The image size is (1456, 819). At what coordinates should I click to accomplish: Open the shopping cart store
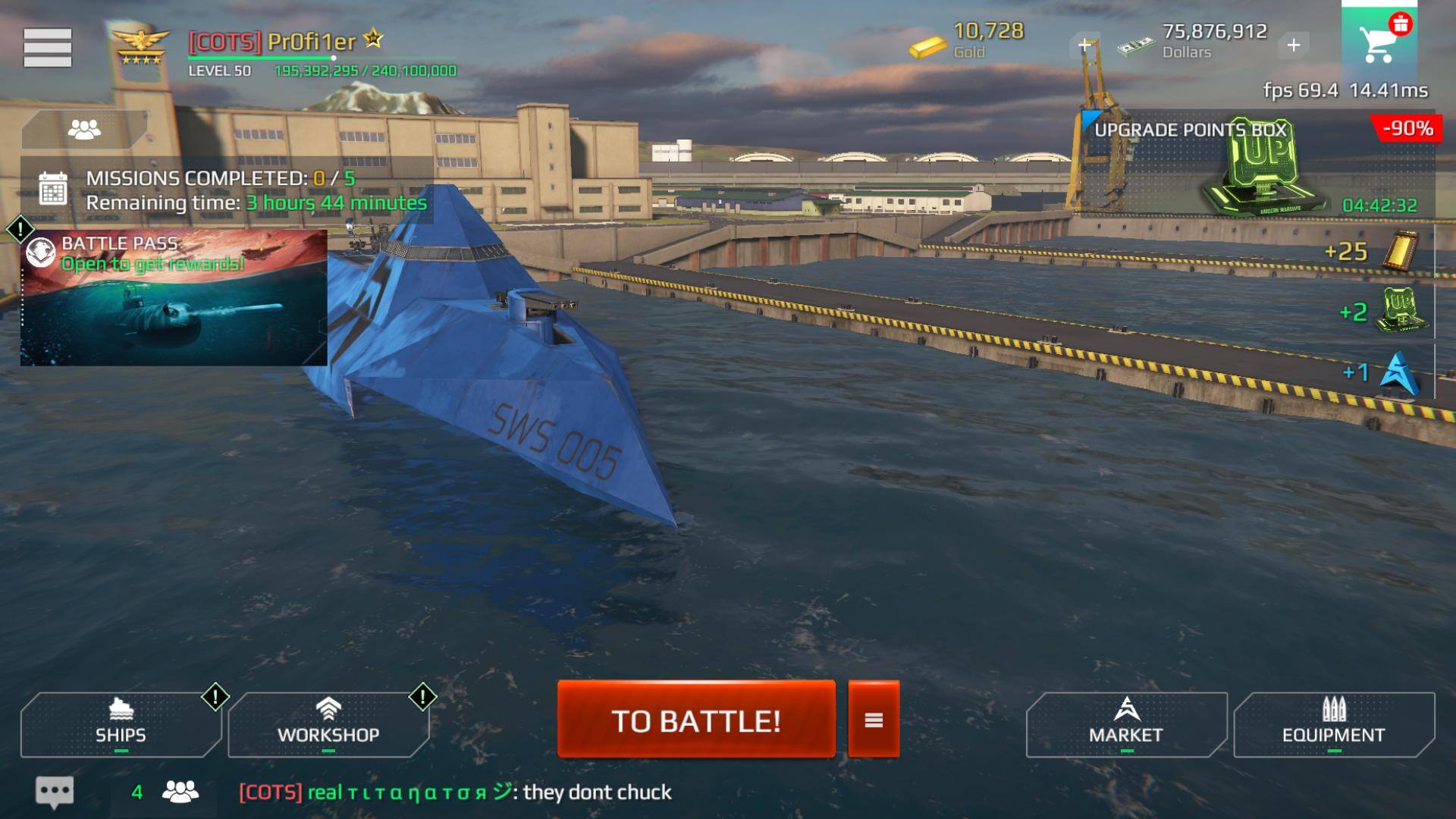point(1379,42)
